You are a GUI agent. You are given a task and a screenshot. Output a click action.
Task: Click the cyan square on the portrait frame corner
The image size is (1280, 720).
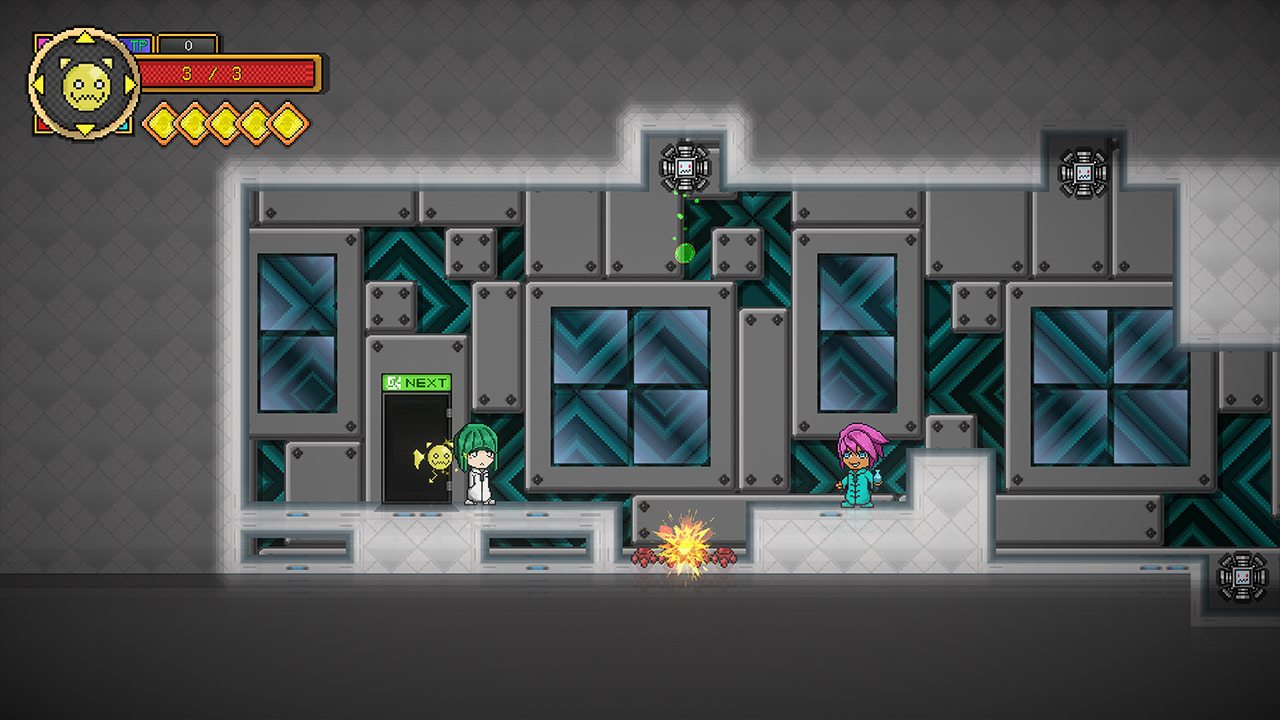pyautogui.click(x=124, y=126)
